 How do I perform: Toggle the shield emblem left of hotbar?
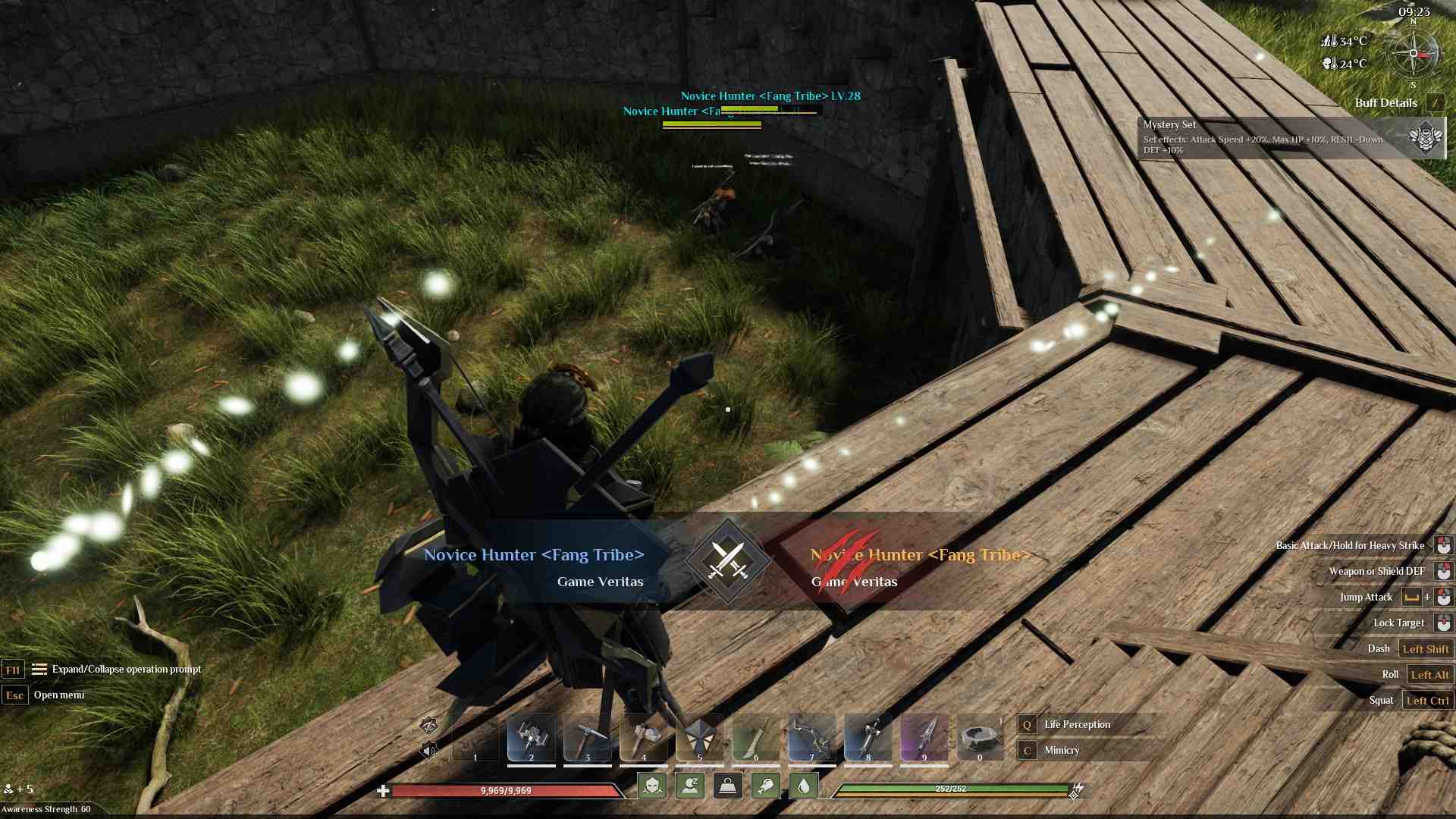(428, 726)
